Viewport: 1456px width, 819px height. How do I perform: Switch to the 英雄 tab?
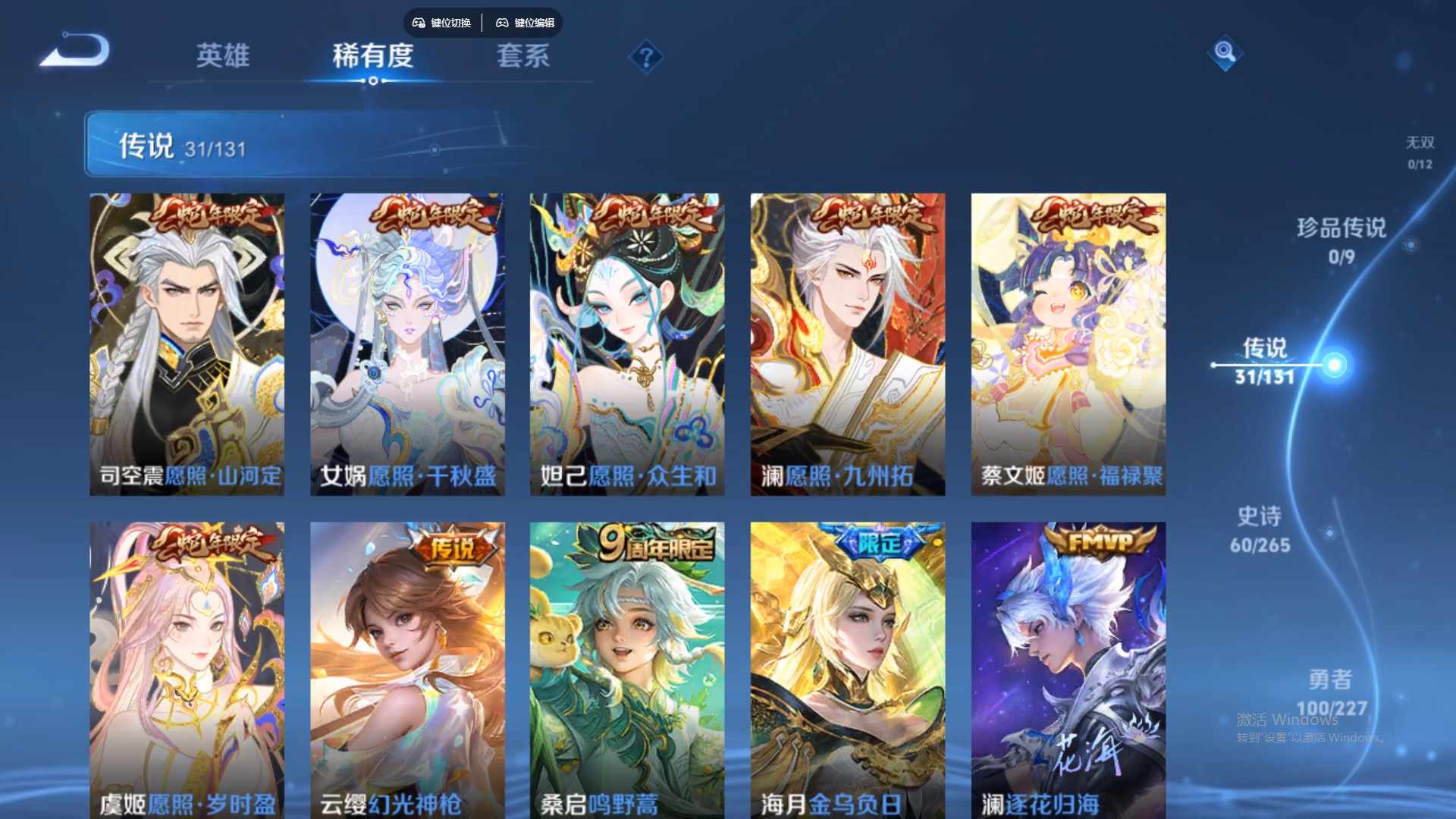pos(222,57)
